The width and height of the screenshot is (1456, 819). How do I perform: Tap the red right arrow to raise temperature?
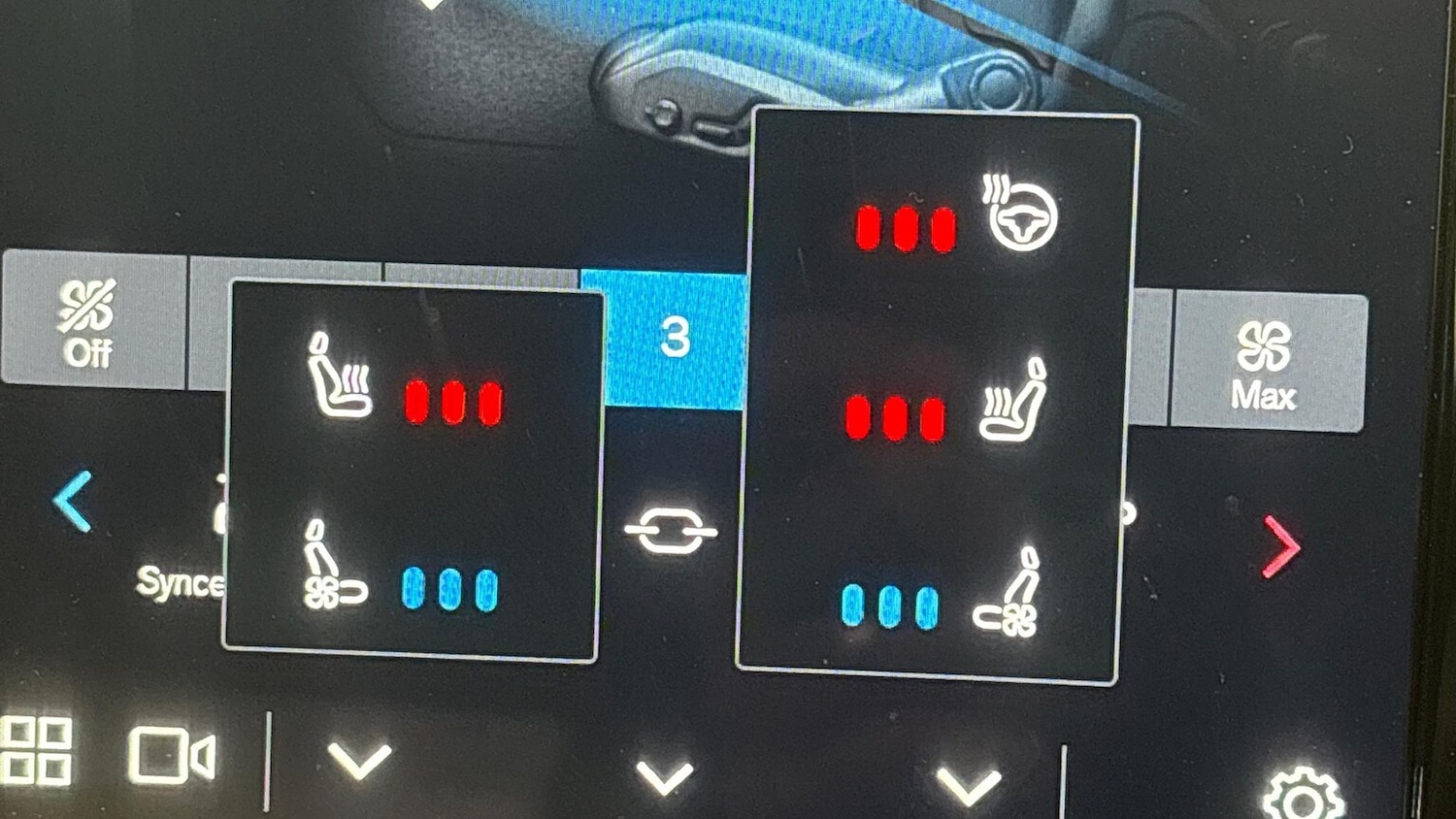(x=1281, y=547)
